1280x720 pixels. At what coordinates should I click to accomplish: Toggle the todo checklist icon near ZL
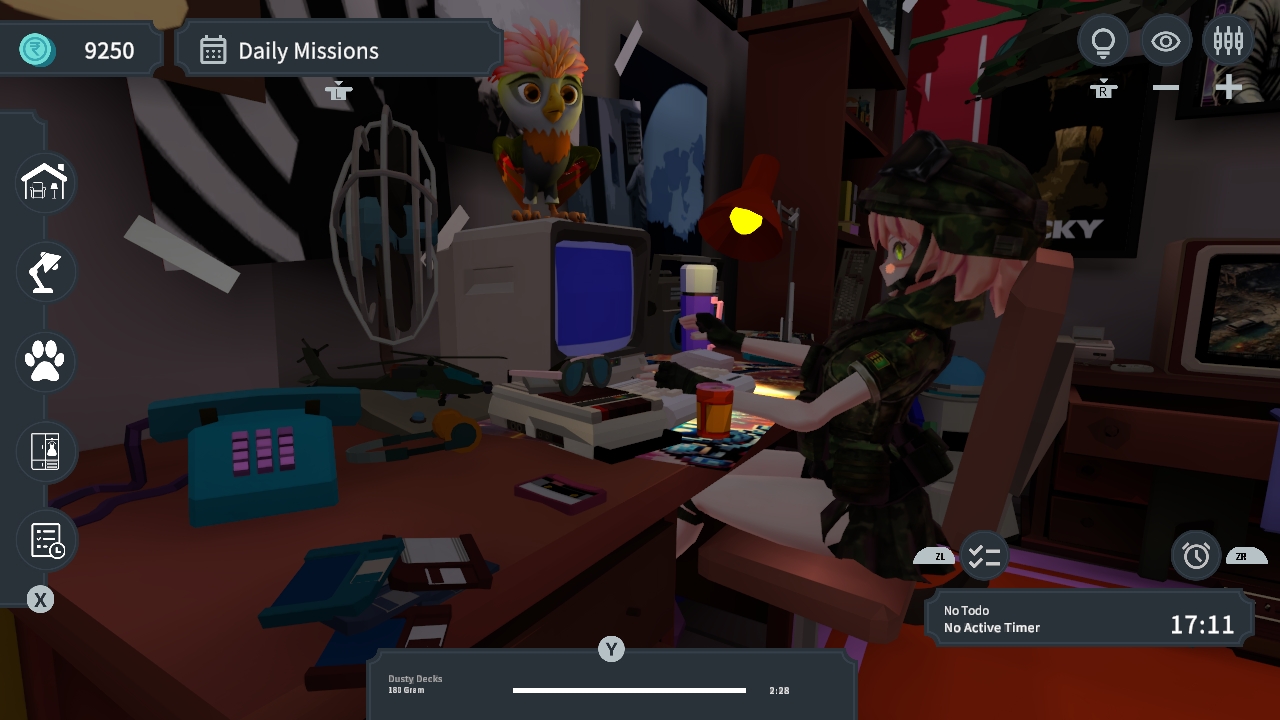pyautogui.click(x=984, y=556)
